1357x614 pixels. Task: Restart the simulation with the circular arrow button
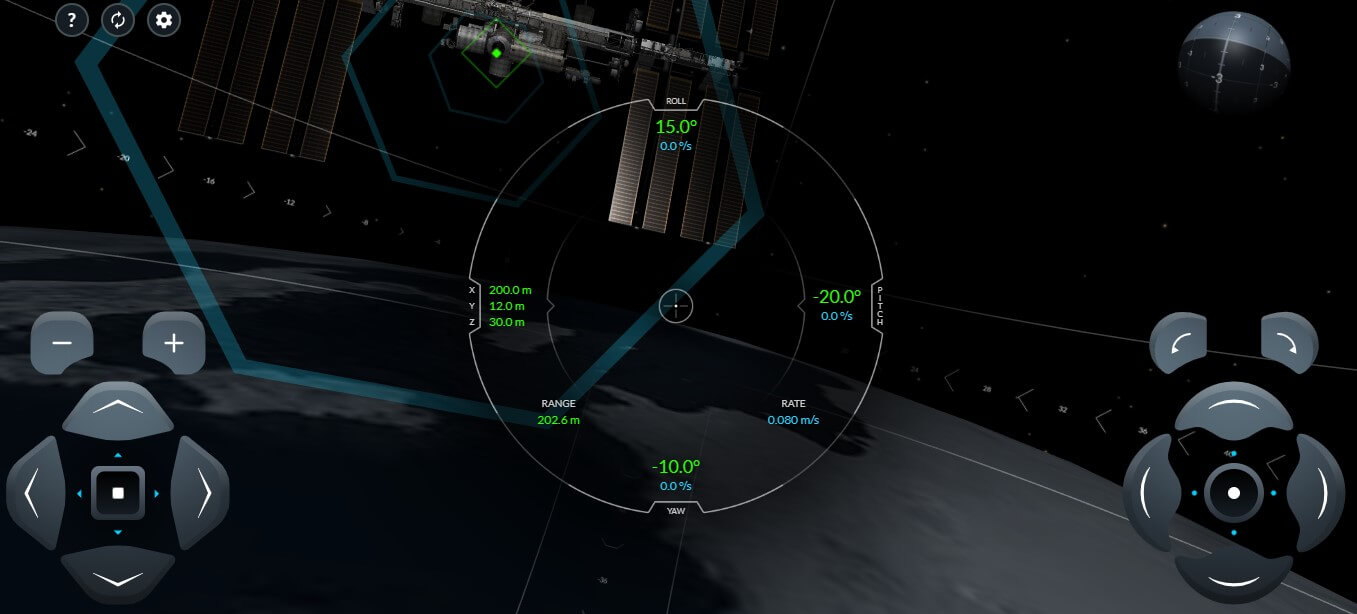pos(117,20)
